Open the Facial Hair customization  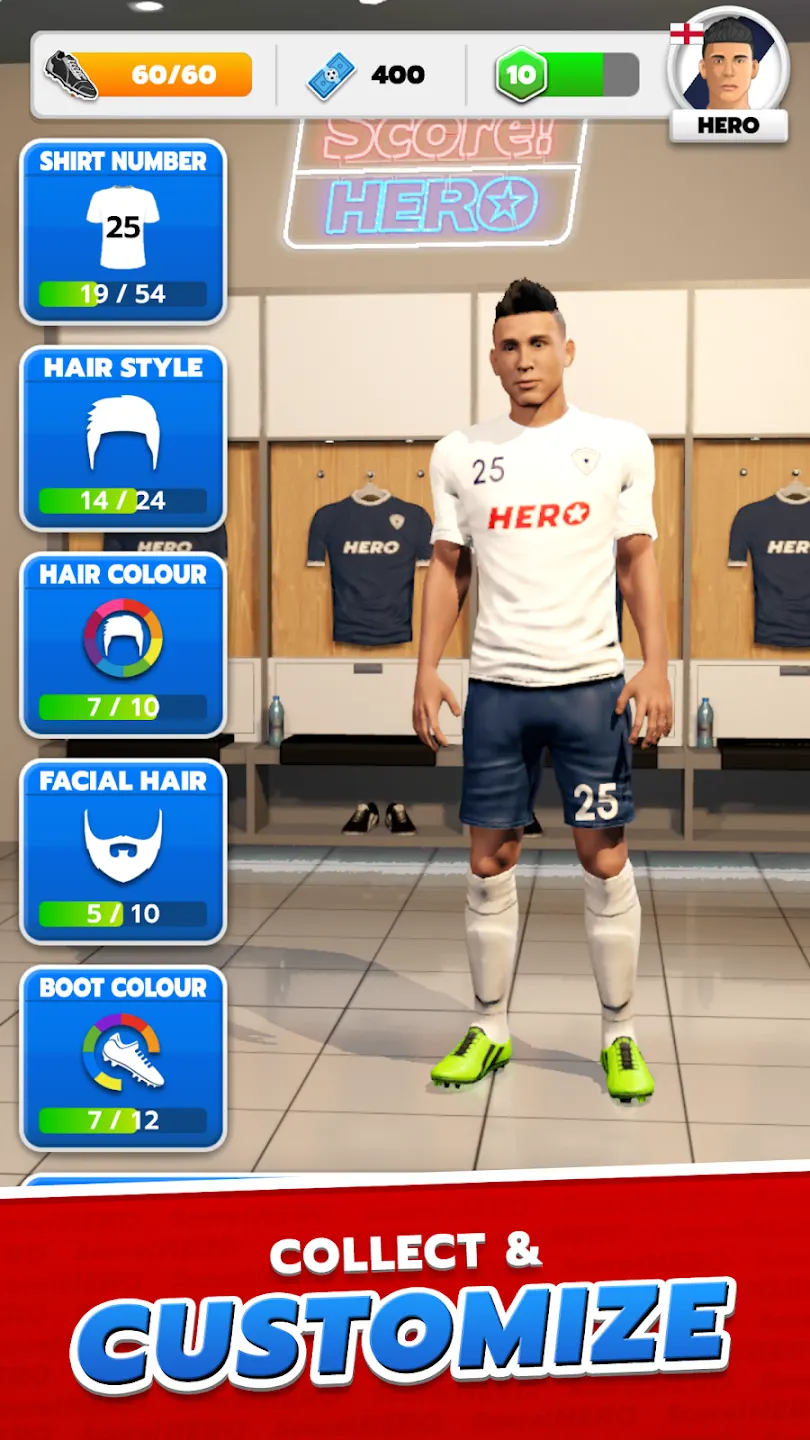pos(123,851)
